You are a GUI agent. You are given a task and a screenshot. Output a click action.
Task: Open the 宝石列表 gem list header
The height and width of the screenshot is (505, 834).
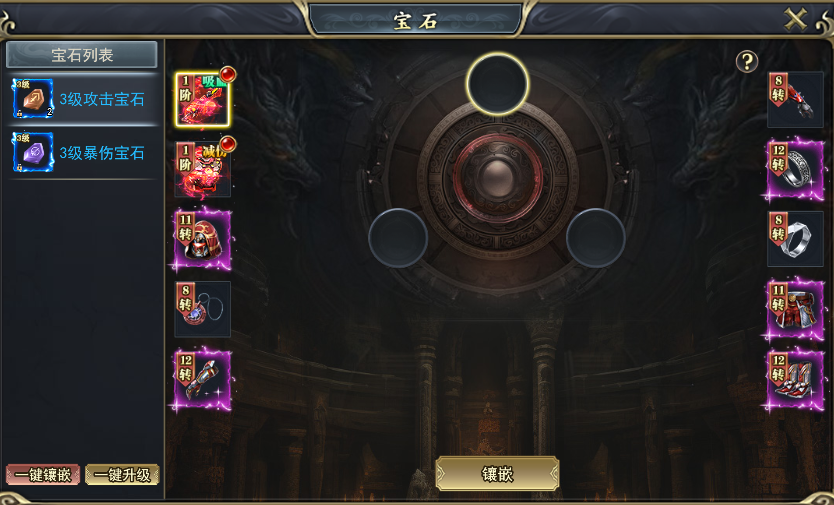coord(82,55)
